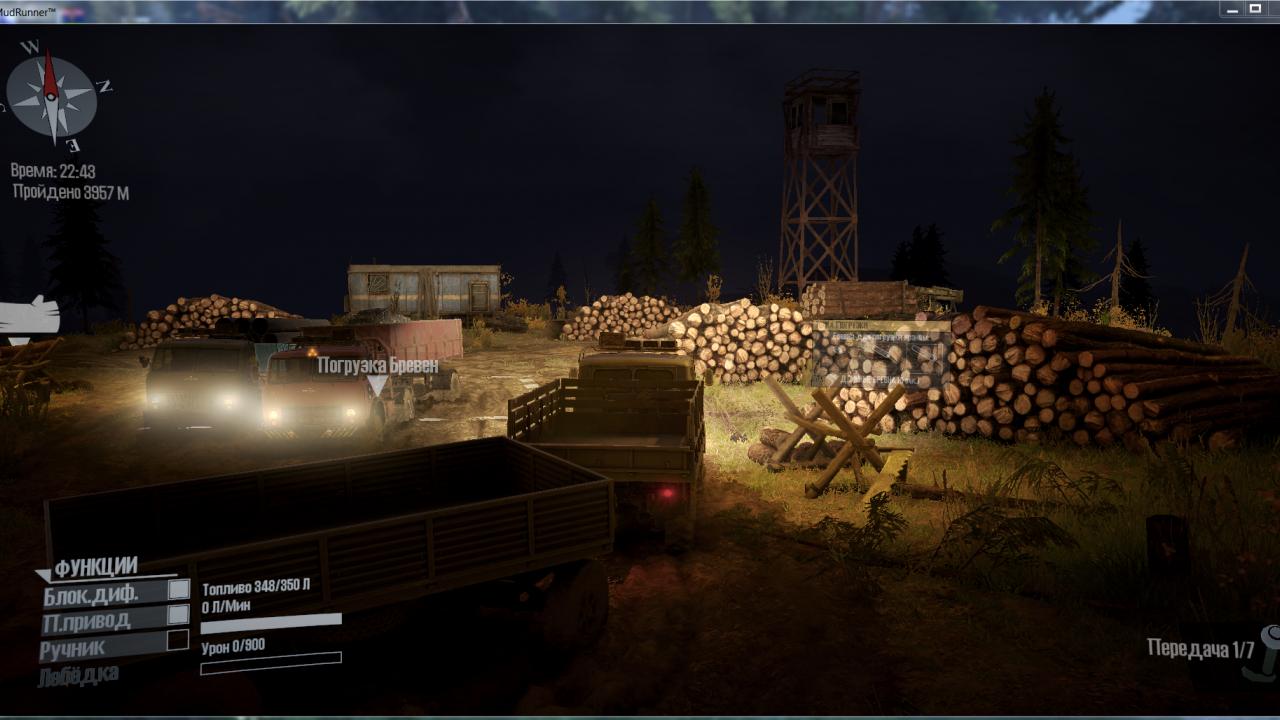Viewport: 1280px width, 720px height.
Task: Click the compass in the corner
Action: tap(51, 95)
